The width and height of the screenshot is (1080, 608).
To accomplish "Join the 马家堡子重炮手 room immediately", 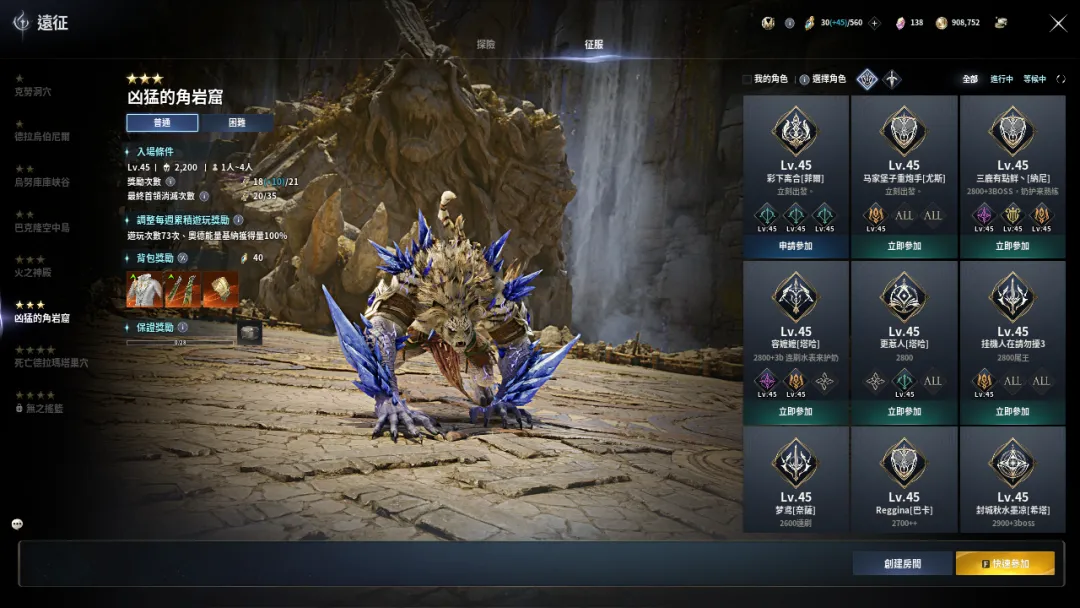I will (904, 246).
